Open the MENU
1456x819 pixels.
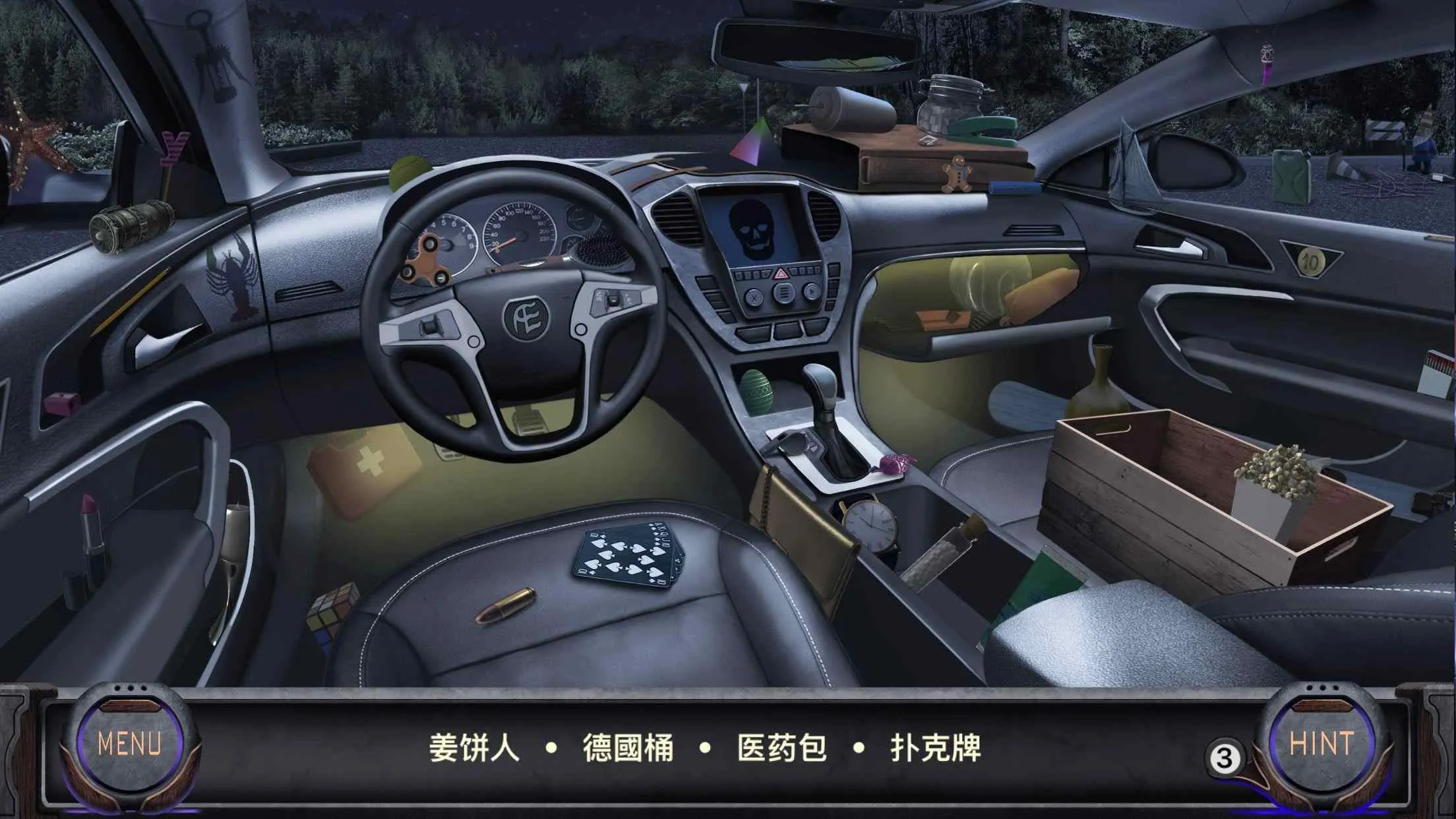(x=129, y=742)
